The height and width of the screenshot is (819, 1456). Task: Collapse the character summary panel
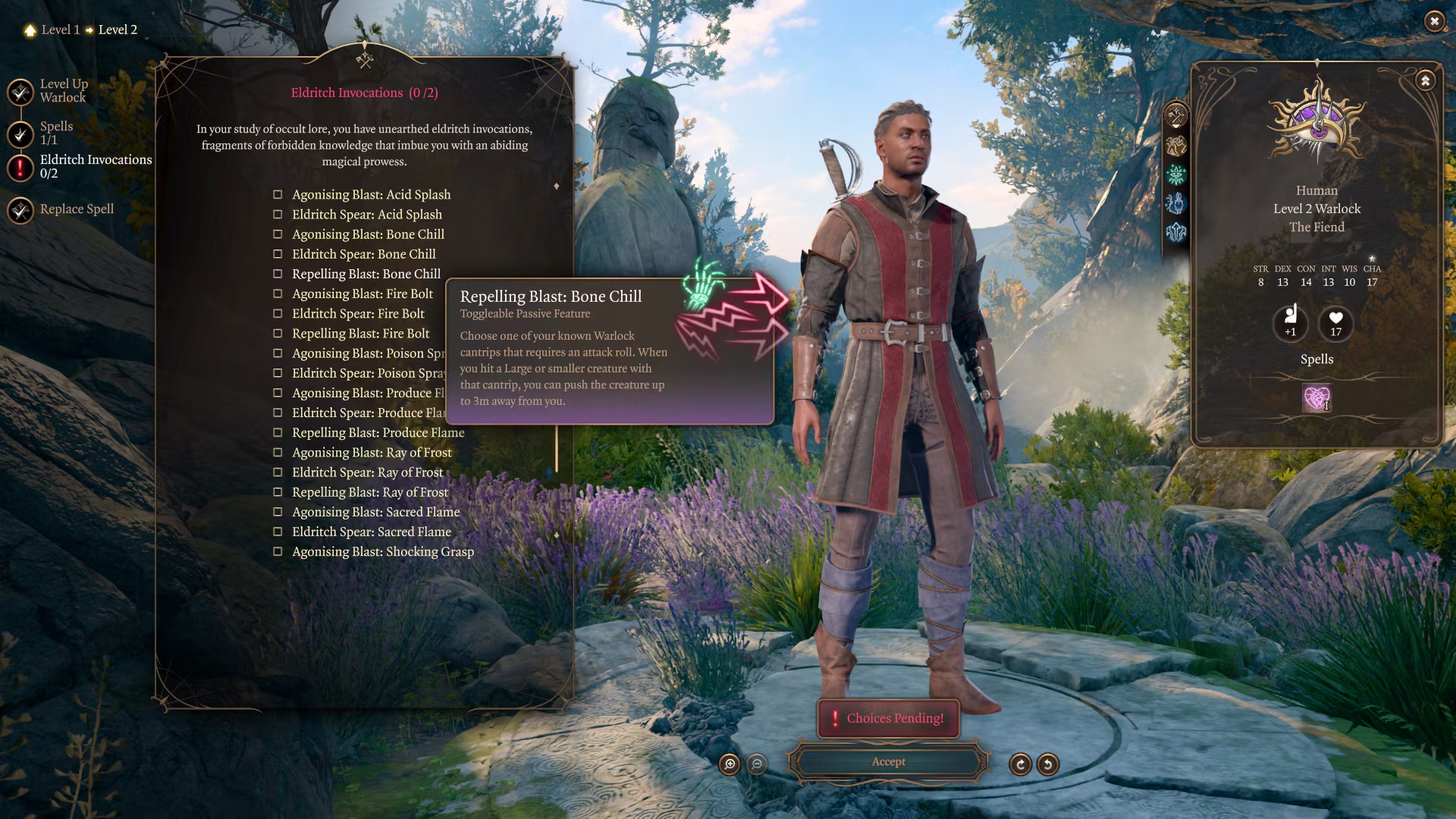pos(1425,80)
